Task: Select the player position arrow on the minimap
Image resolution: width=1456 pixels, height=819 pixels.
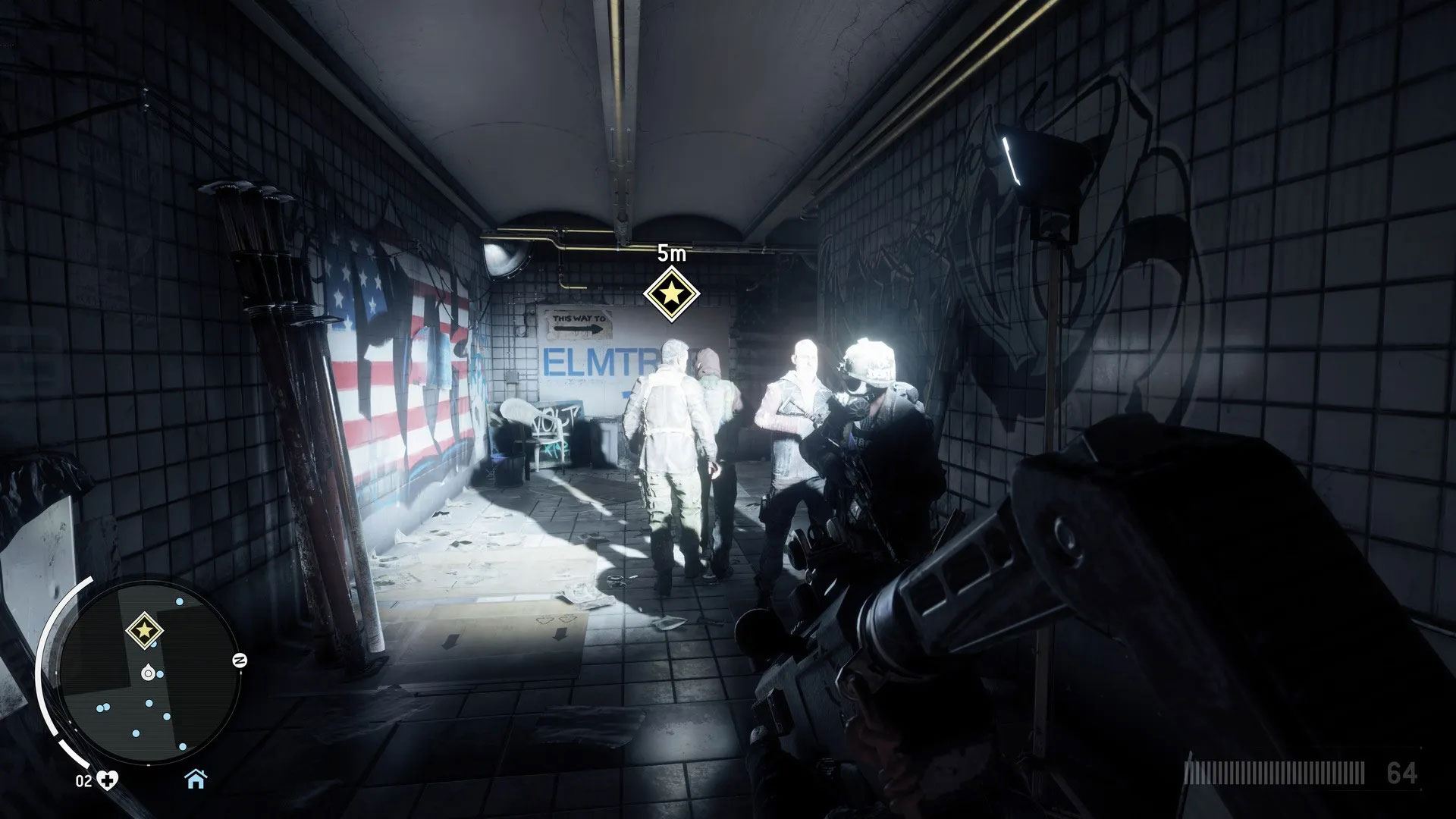Action: click(146, 672)
